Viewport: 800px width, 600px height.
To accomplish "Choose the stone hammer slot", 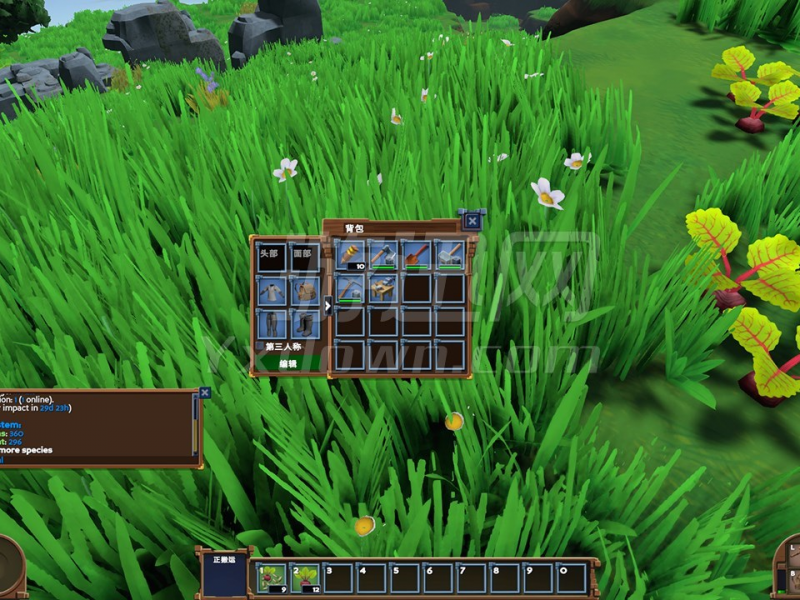I will point(450,255).
